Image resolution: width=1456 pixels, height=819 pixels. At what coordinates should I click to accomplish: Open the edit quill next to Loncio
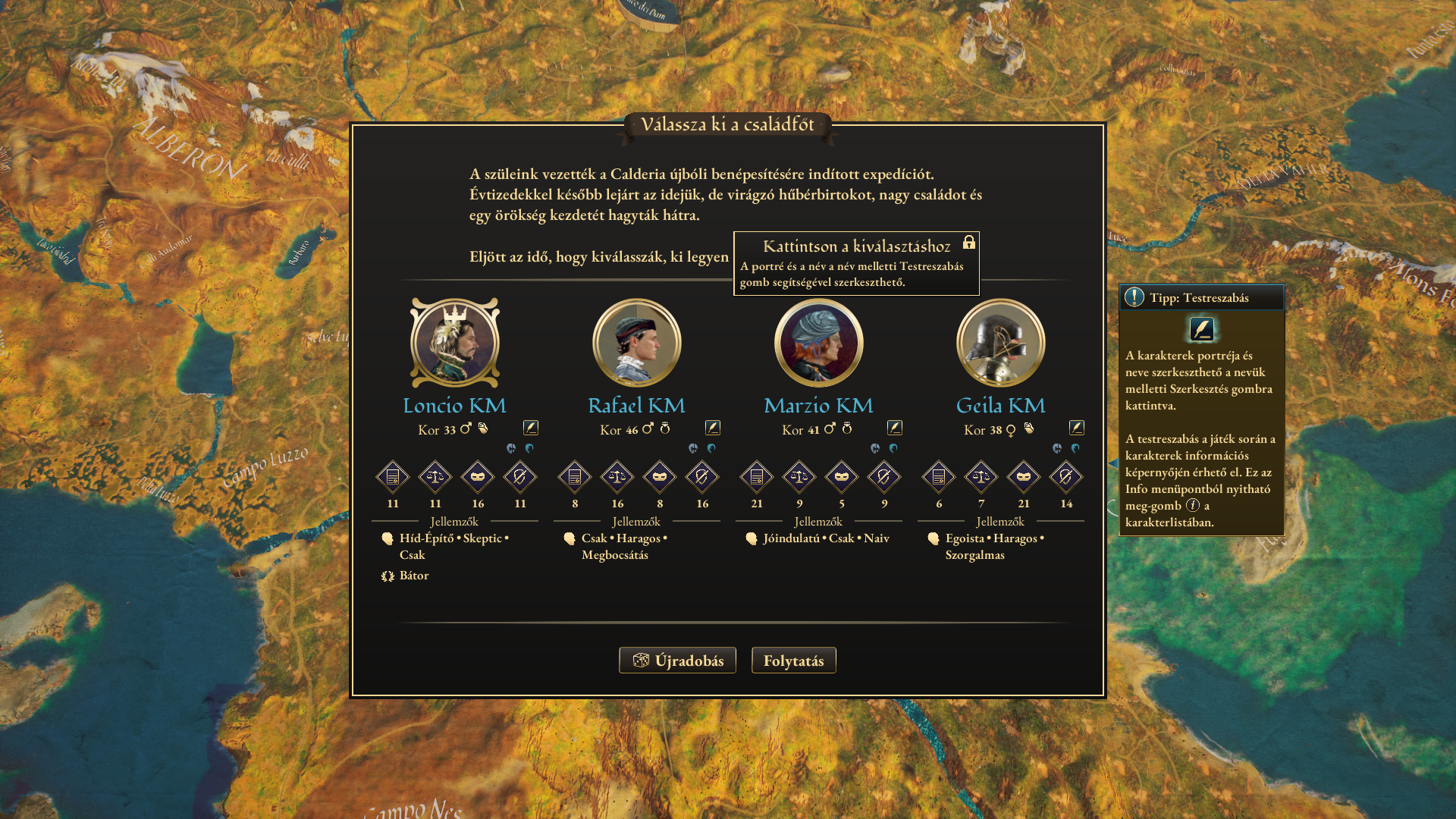pyautogui.click(x=531, y=428)
